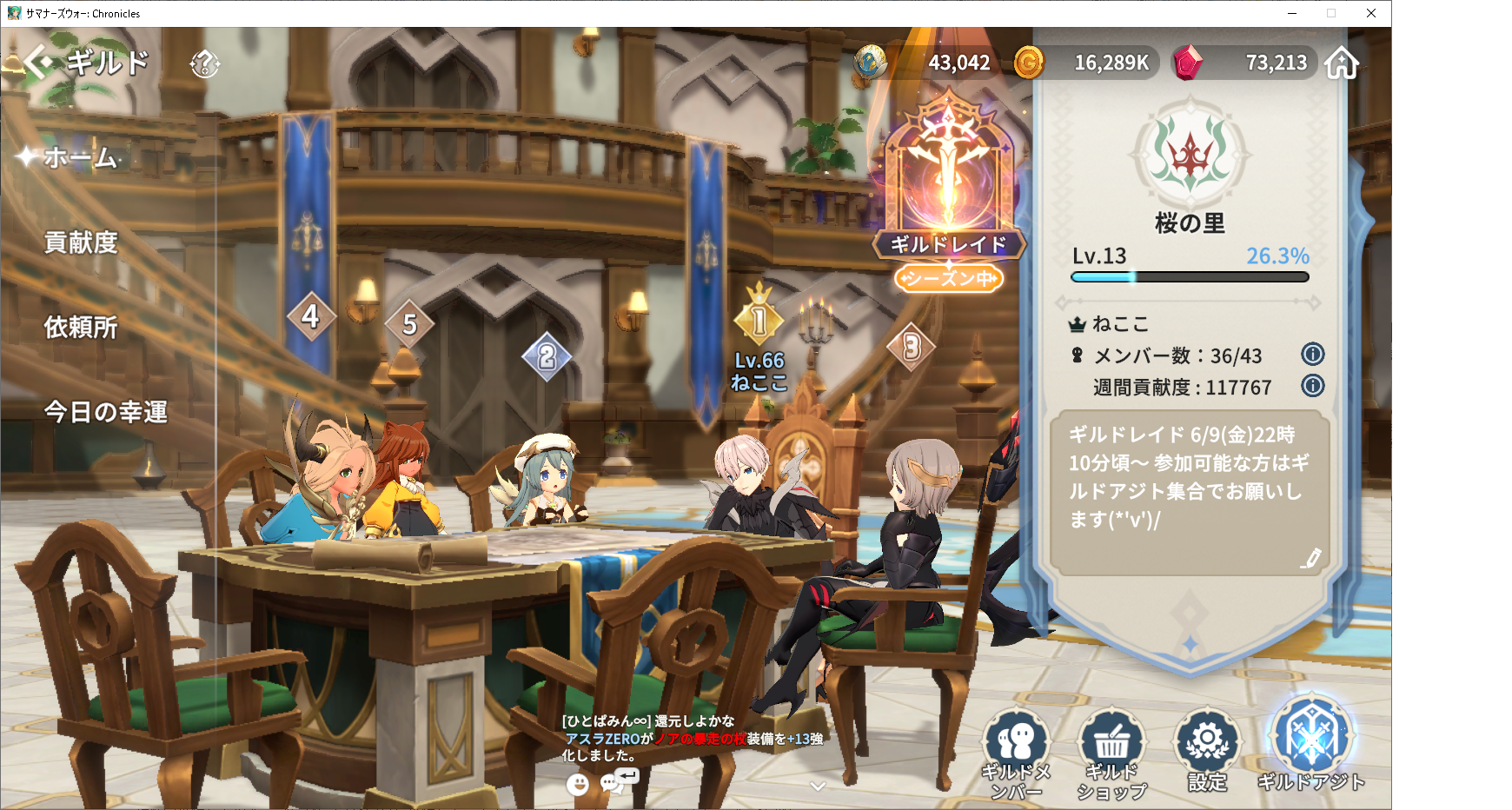Viewport: 1512px width, 810px height.
Task: Edit the guild notice with pencil icon
Action: click(1310, 558)
